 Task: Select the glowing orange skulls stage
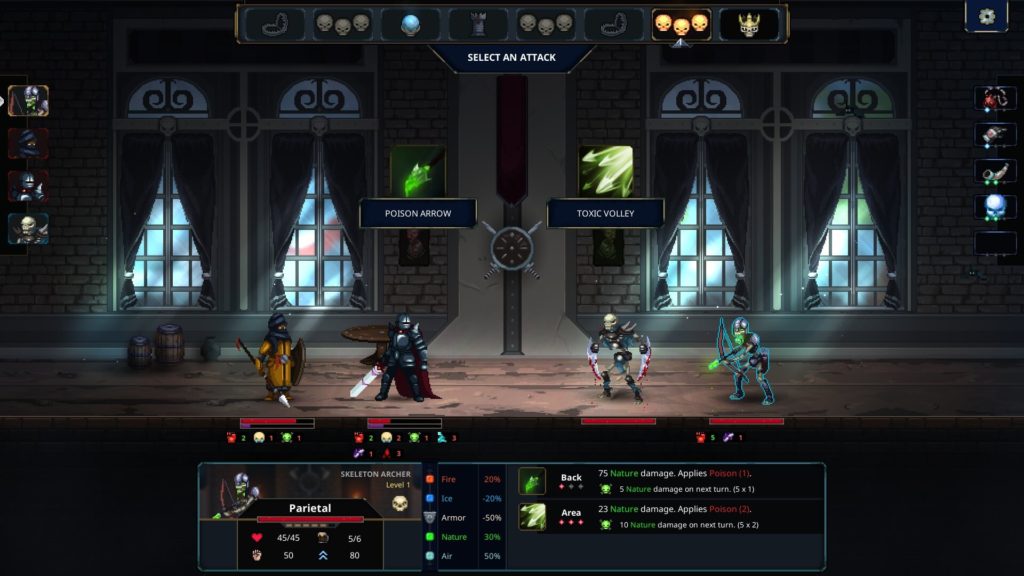point(681,24)
